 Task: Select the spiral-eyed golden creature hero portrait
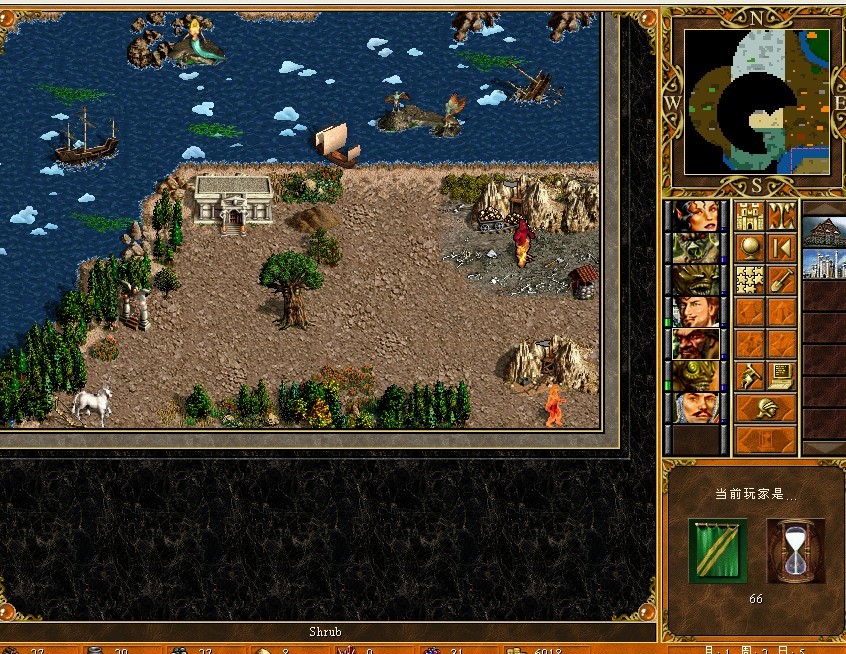[x=696, y=375]
